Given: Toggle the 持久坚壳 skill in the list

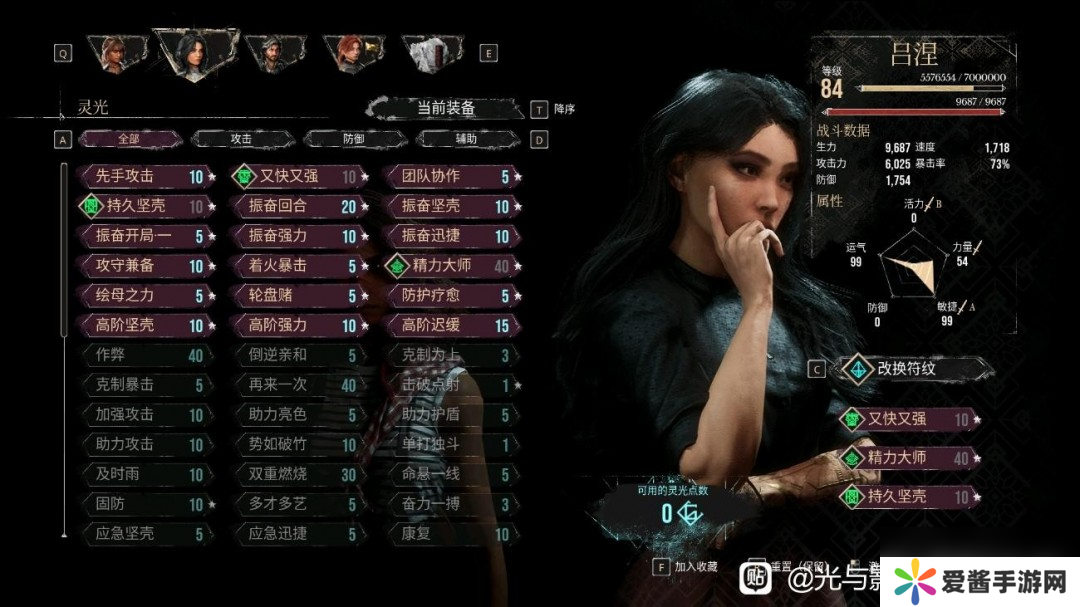Looking at the screenshot, I should pyautogui.click(x=145, y=206).
